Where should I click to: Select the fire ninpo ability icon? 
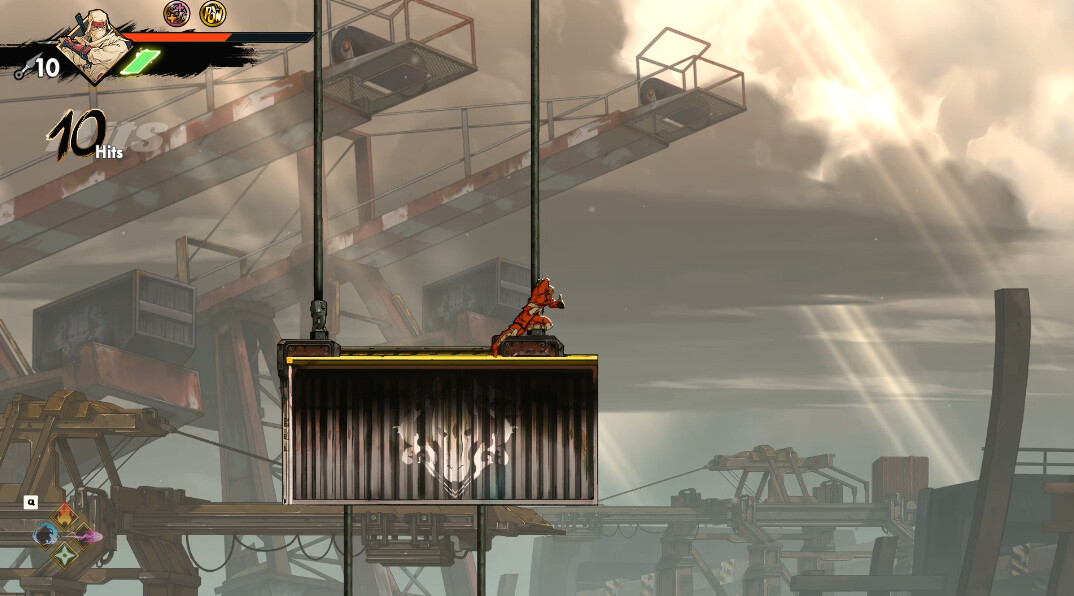click(65, 516)
